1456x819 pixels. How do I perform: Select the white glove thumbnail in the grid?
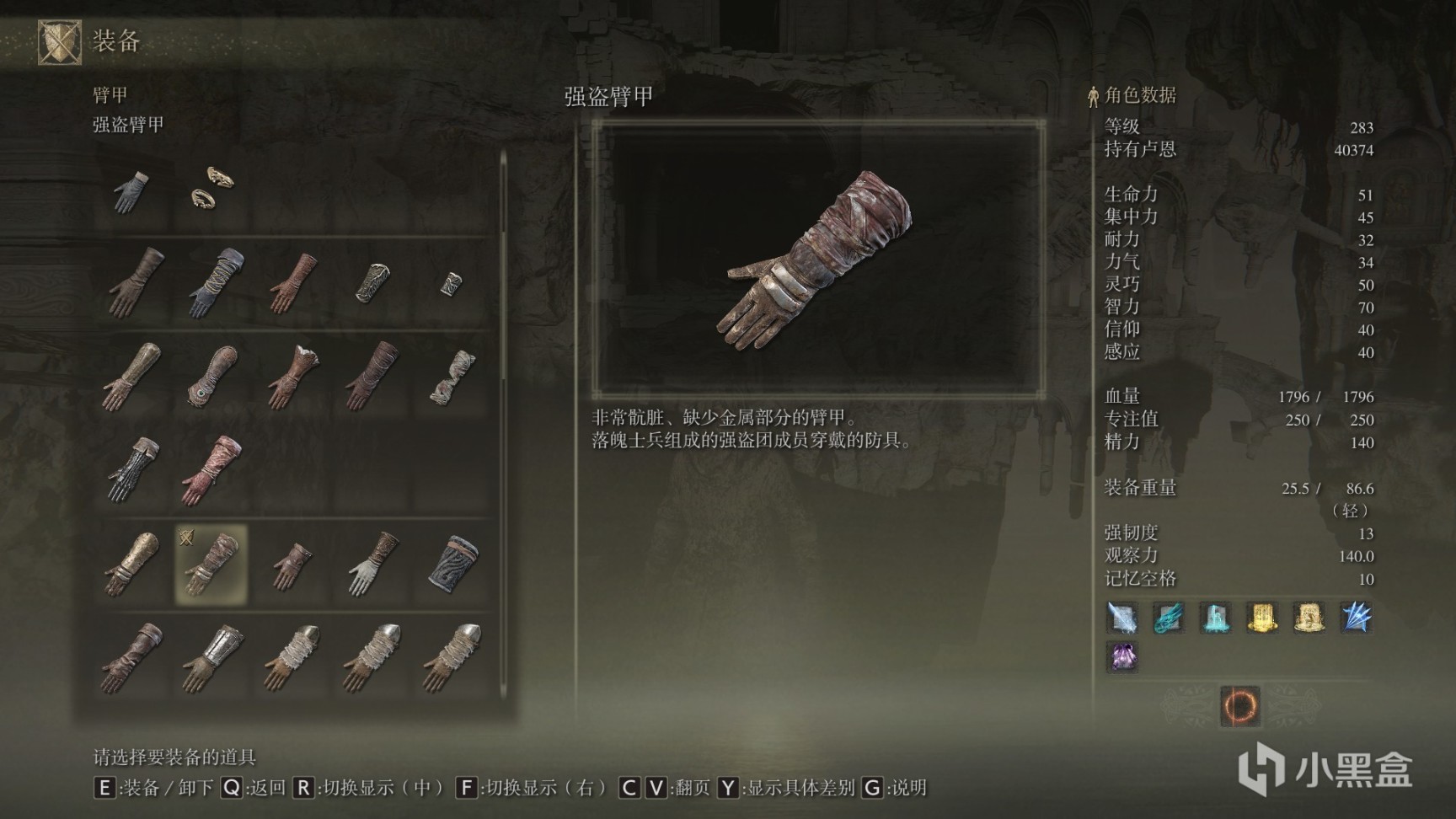[370, 563]
